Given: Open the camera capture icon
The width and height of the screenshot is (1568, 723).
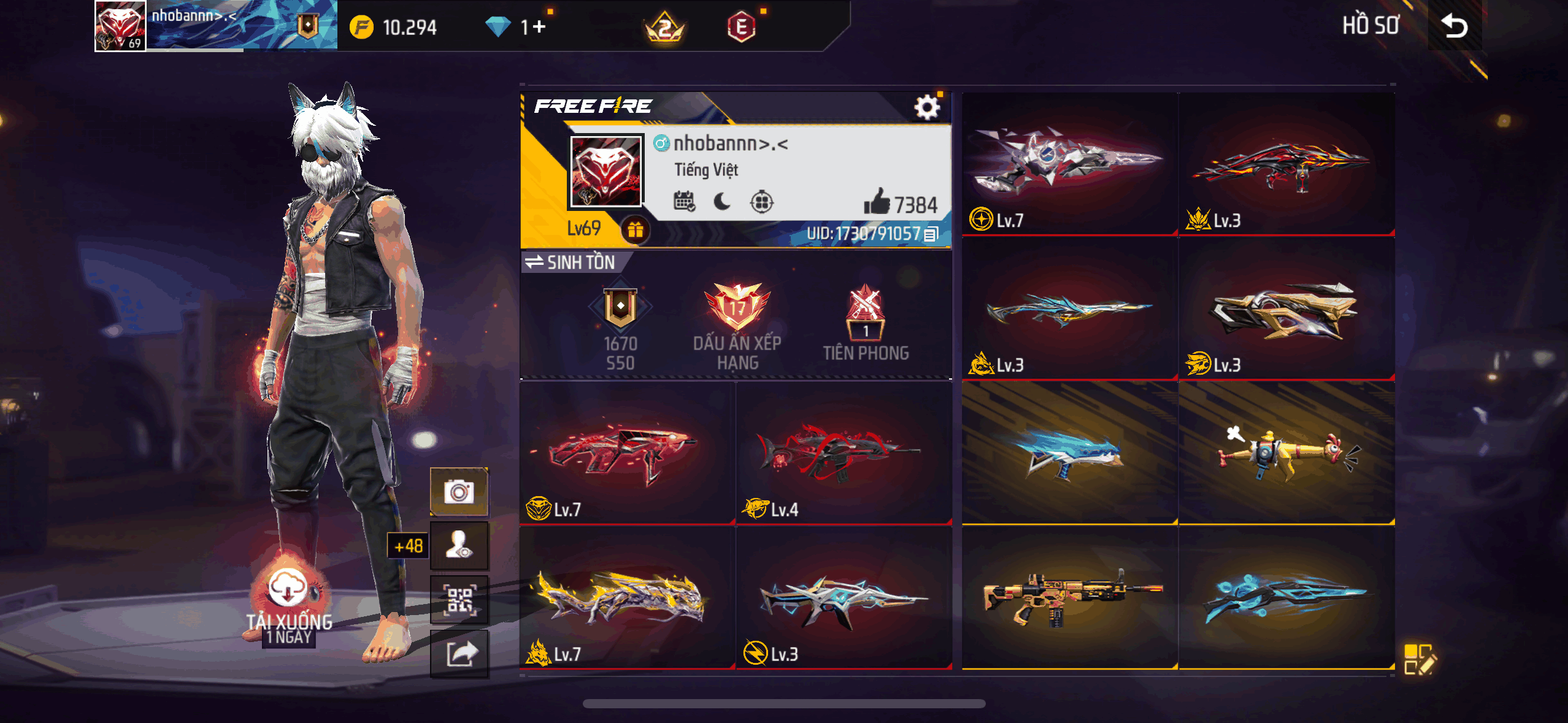Looking at the screenshot, I should point(460,491).
